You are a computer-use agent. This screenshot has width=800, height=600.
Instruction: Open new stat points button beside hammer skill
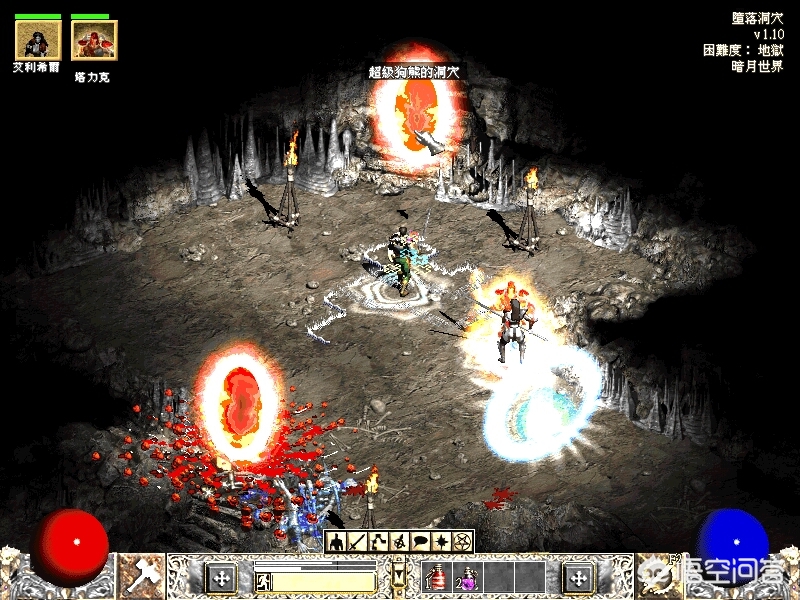tap(220, 577)
